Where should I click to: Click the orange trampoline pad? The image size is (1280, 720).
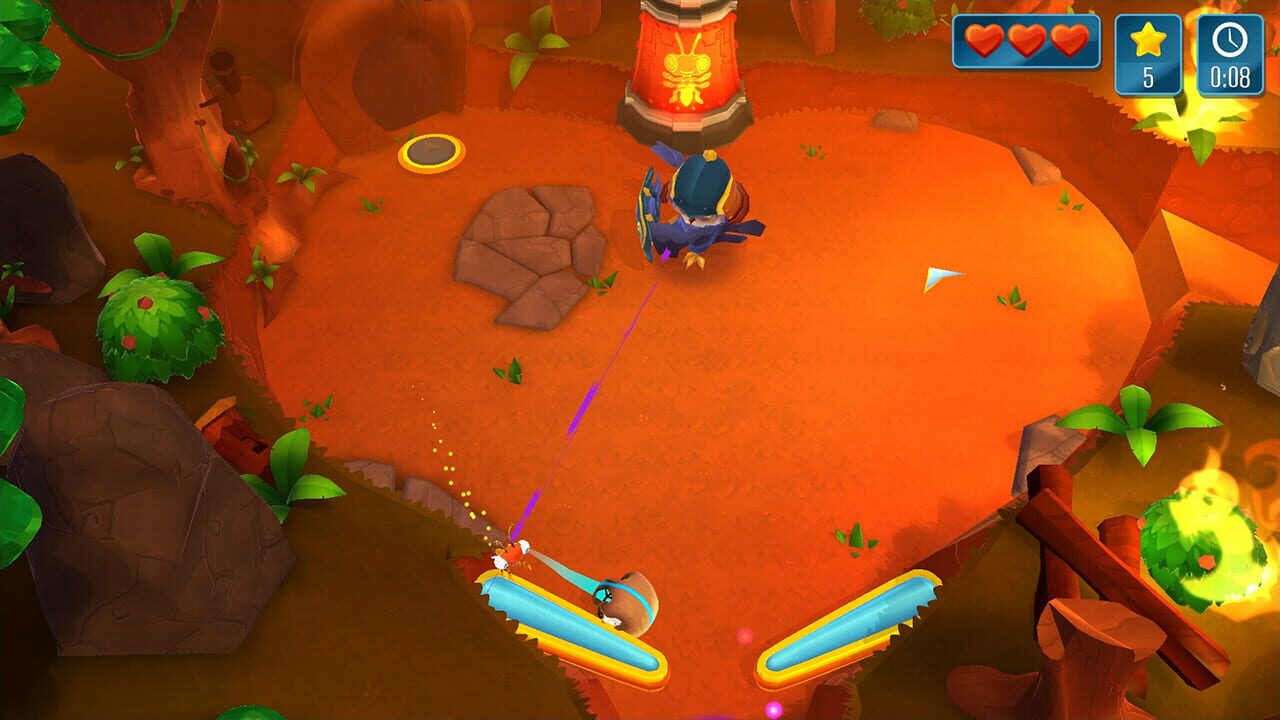point(430,152)
